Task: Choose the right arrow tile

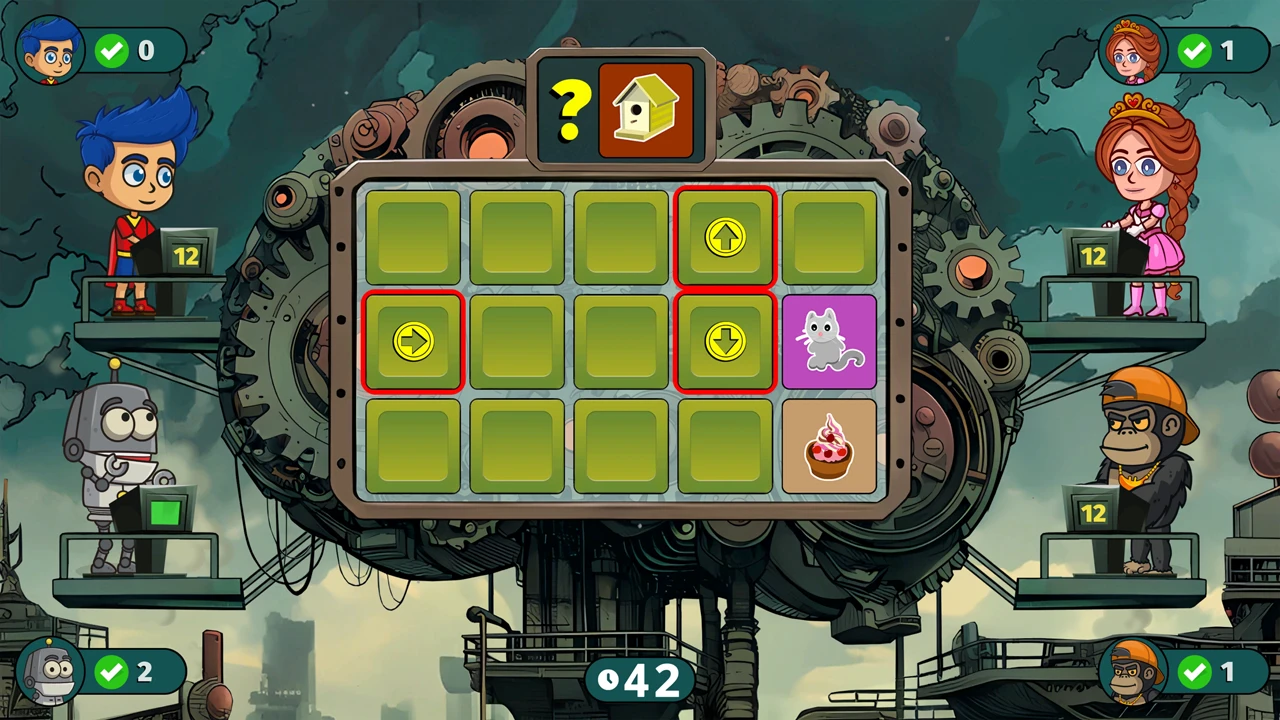Action: (413, 342)
